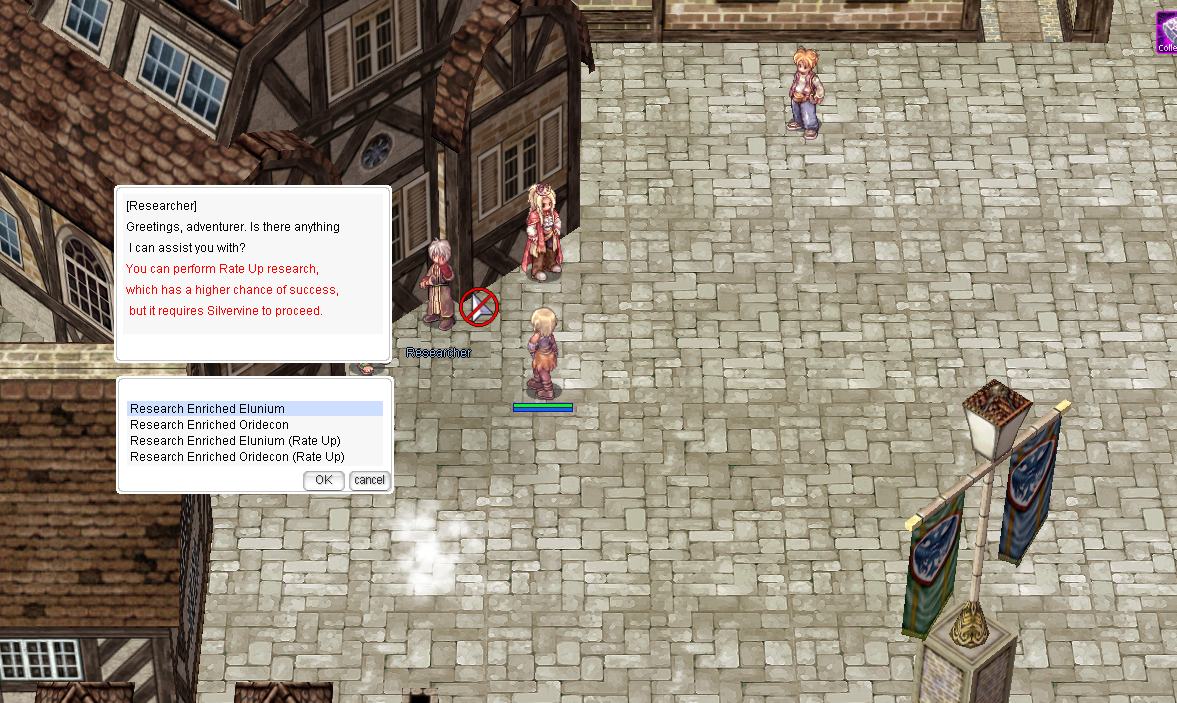Select Research Enriched Elunium option
Screen dimensions: 1177x703
click(208, 409)
